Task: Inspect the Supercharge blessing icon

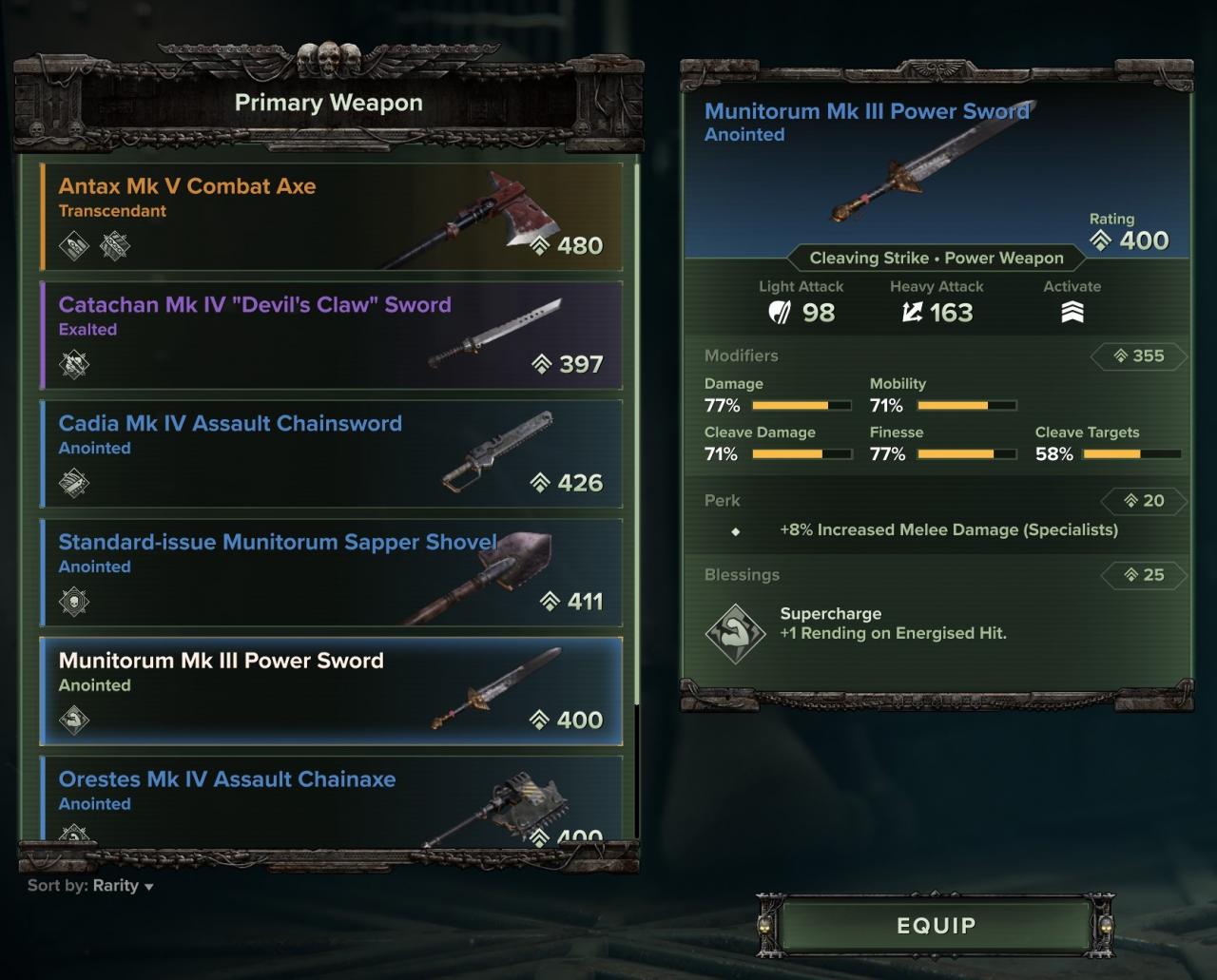Action: coord(735,632)
